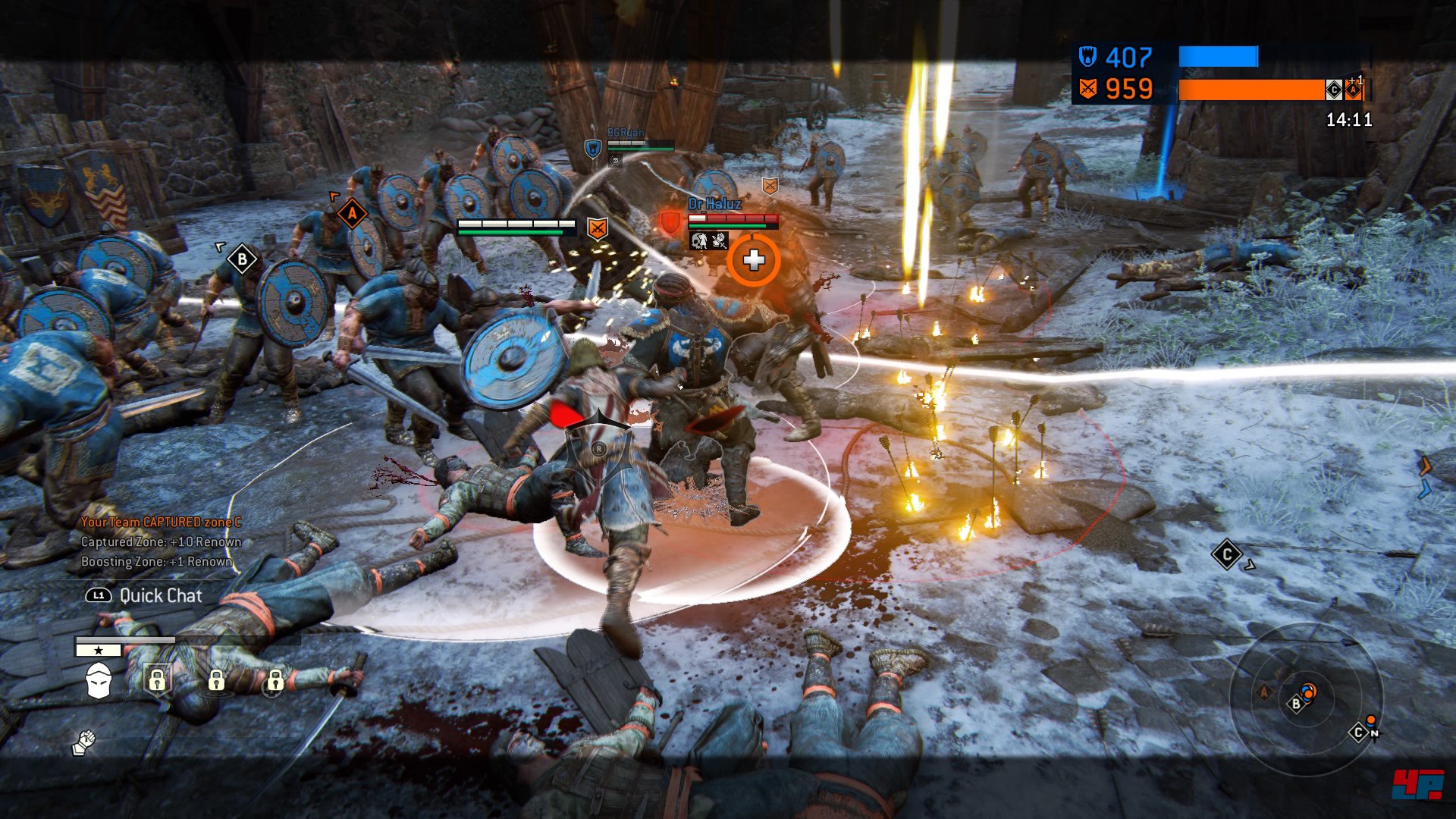Select the B6Ryan player name tag
Screen dimensions: 1456x819
[625, 133]
